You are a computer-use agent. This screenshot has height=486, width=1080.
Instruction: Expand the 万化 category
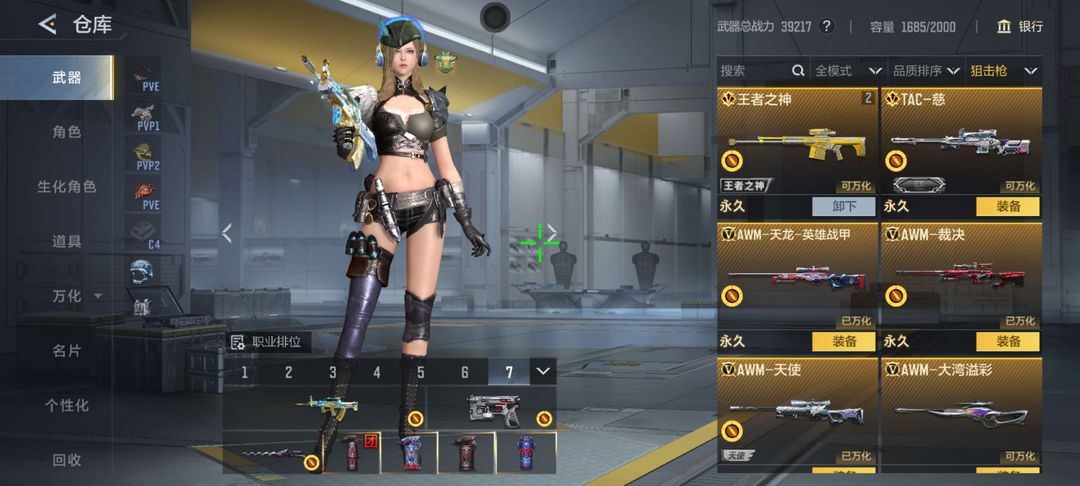coord(76,296)
